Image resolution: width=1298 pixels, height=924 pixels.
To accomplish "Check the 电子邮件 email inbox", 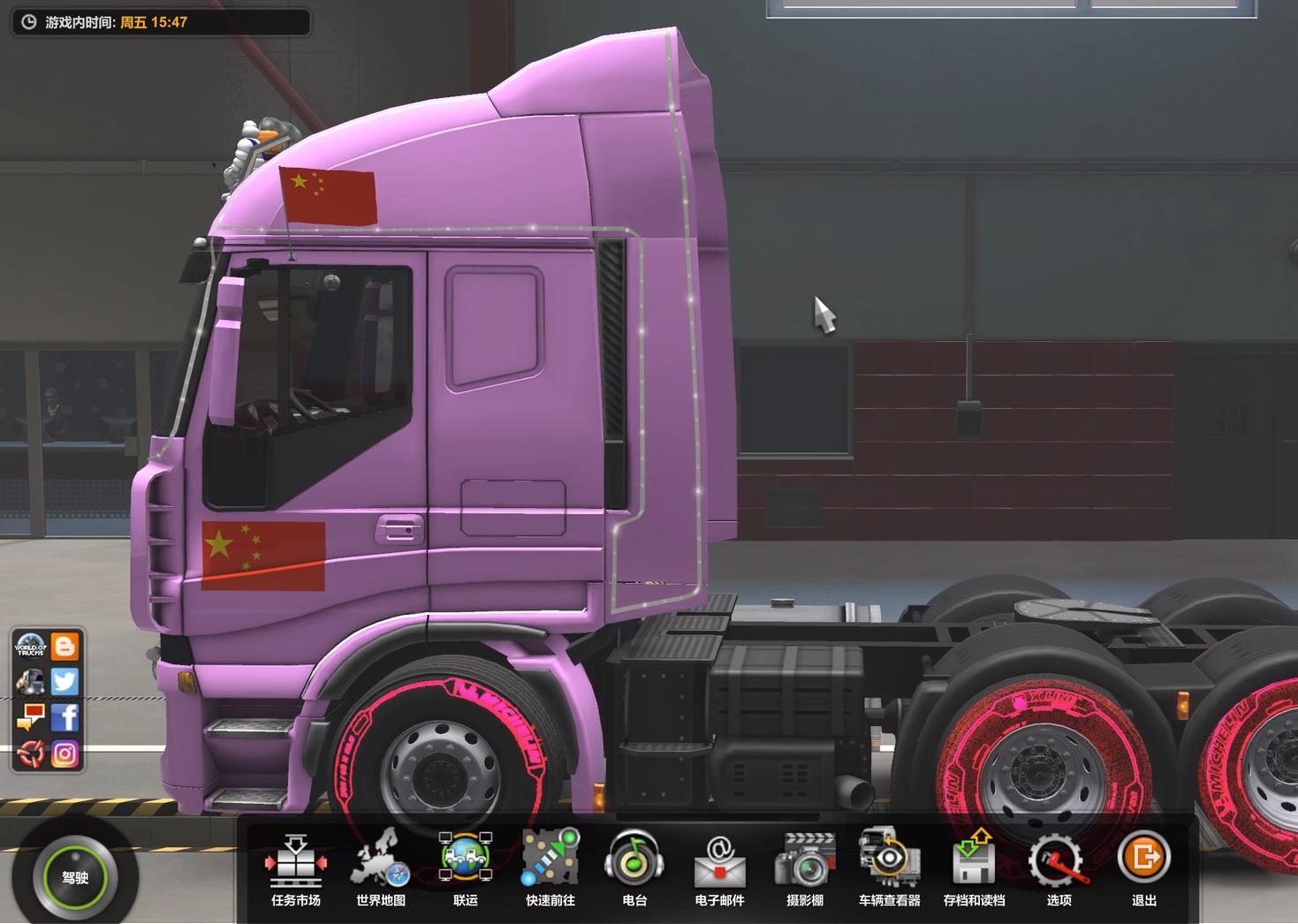I will click(719, 867).
